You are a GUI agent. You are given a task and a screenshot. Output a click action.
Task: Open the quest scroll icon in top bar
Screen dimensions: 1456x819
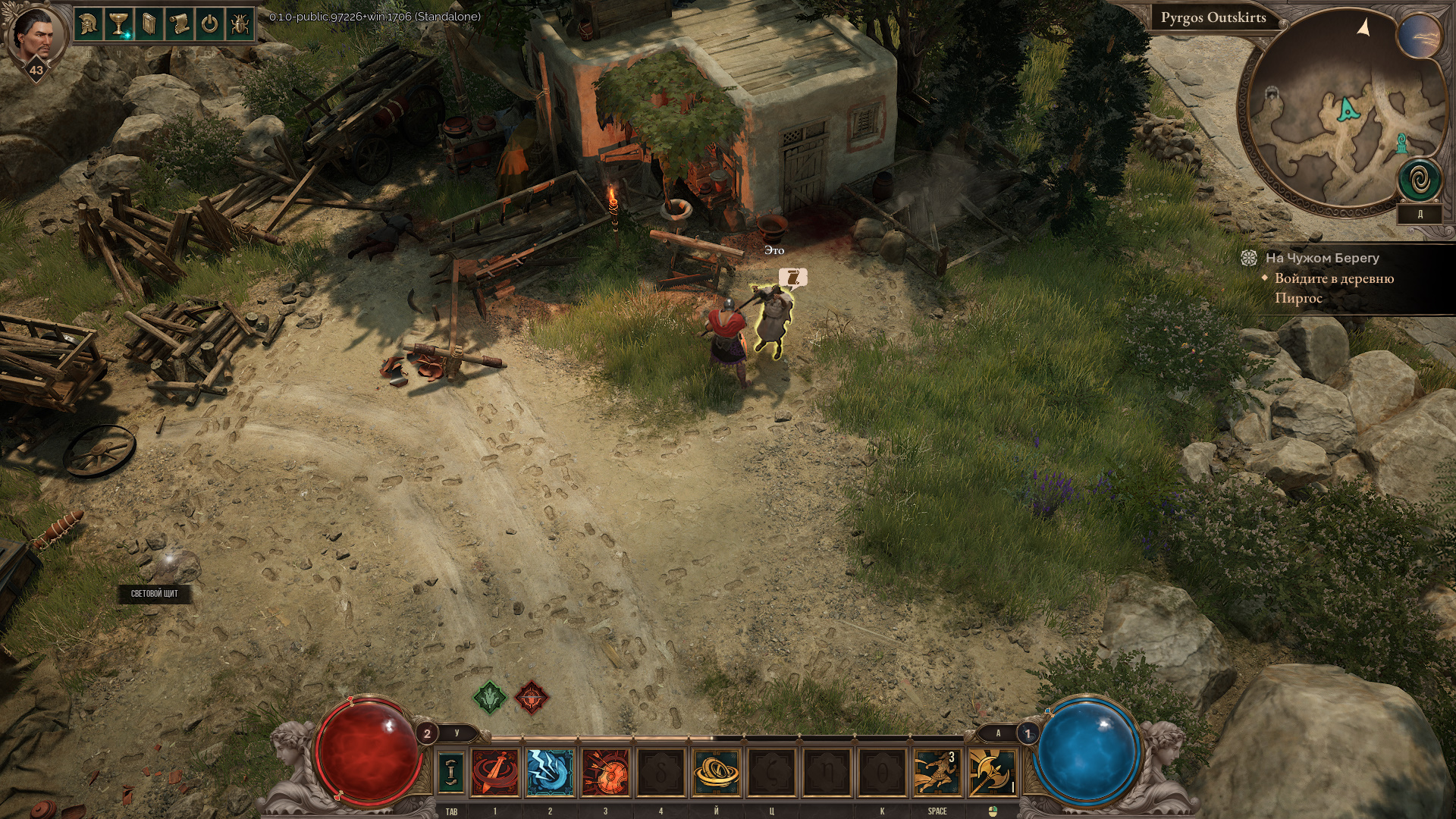(179, 24)
